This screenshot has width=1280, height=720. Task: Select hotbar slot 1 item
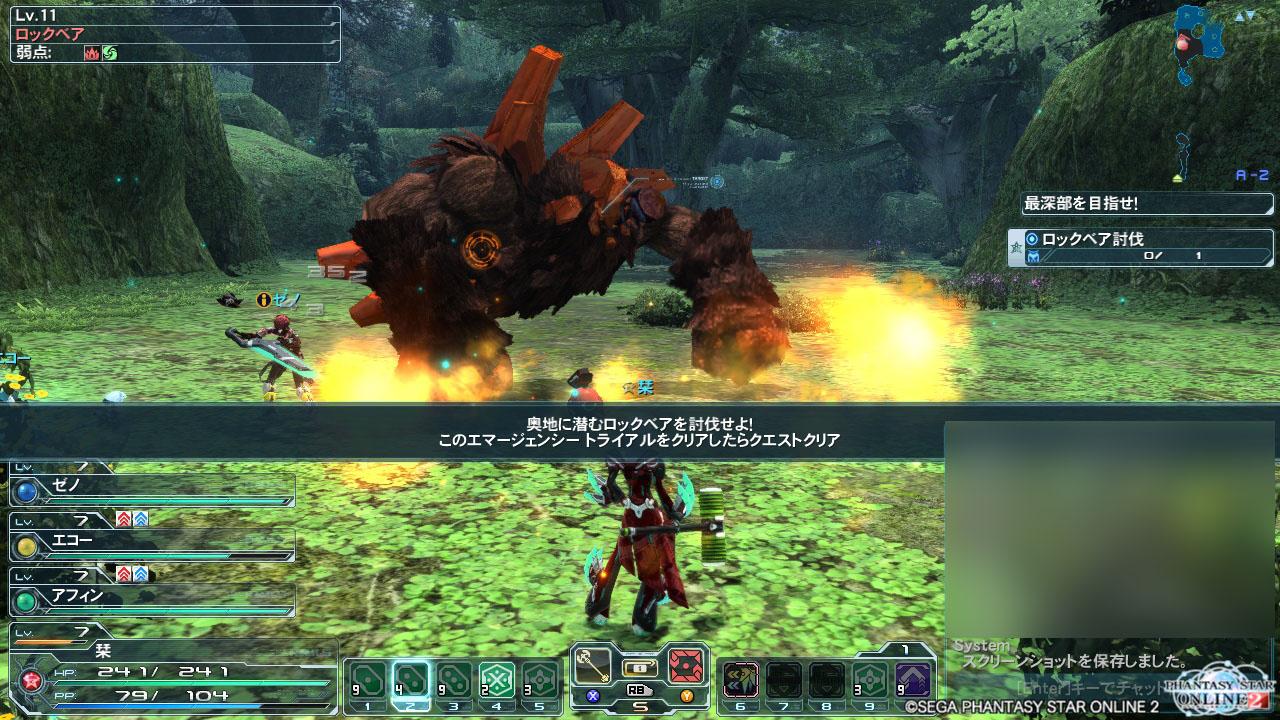[366, 680]
